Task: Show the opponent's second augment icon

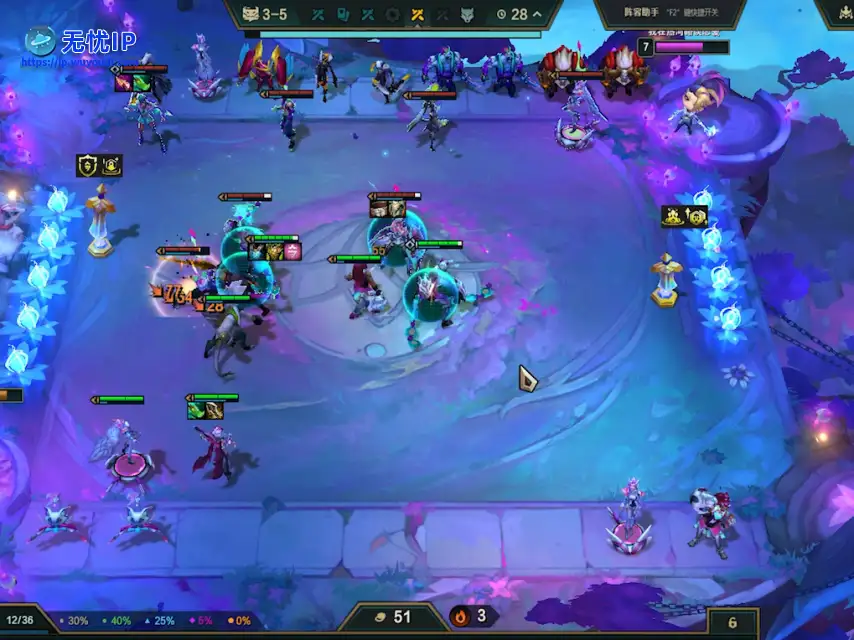Action: pyautogui.click(x=696, y=216)
